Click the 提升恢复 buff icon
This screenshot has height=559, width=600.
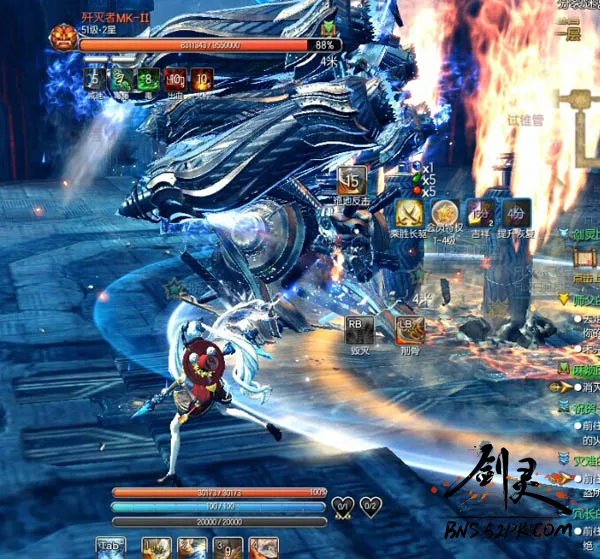tap(517, 212)
